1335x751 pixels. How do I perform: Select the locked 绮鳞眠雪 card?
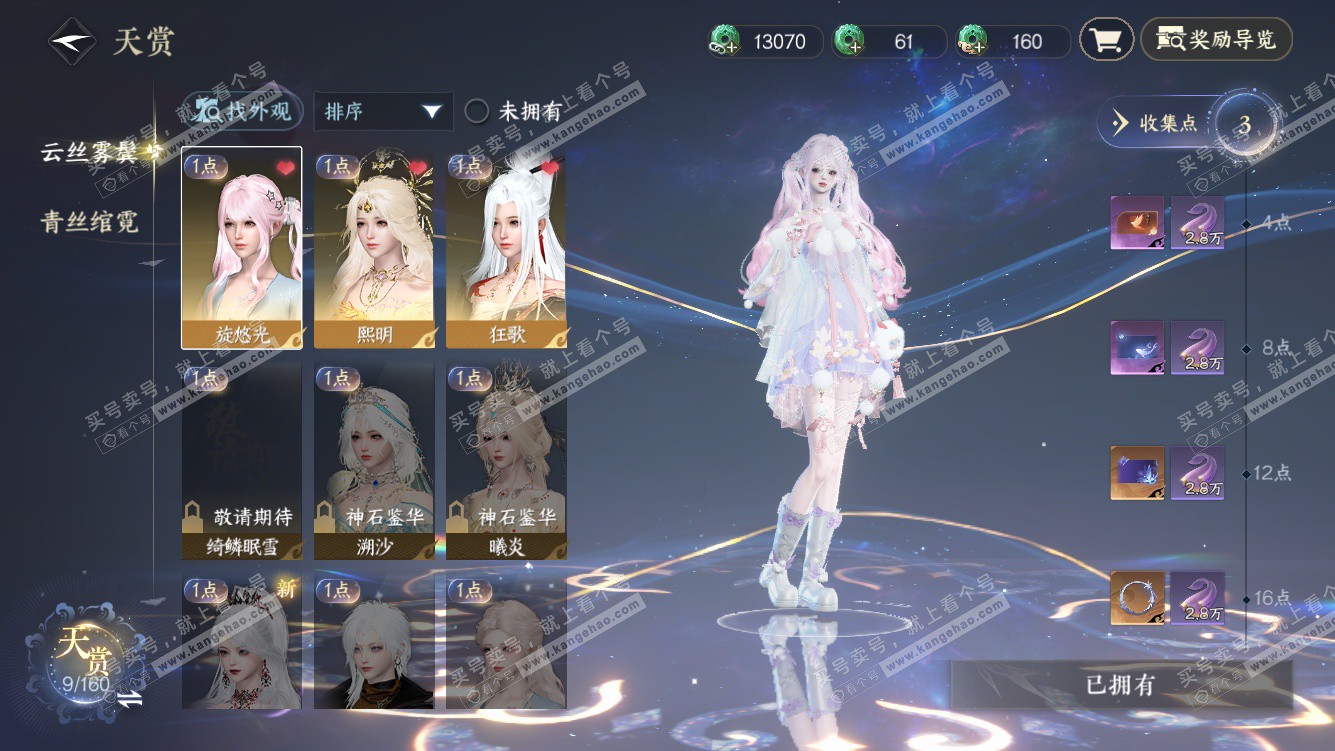click(x=241, y=461)
